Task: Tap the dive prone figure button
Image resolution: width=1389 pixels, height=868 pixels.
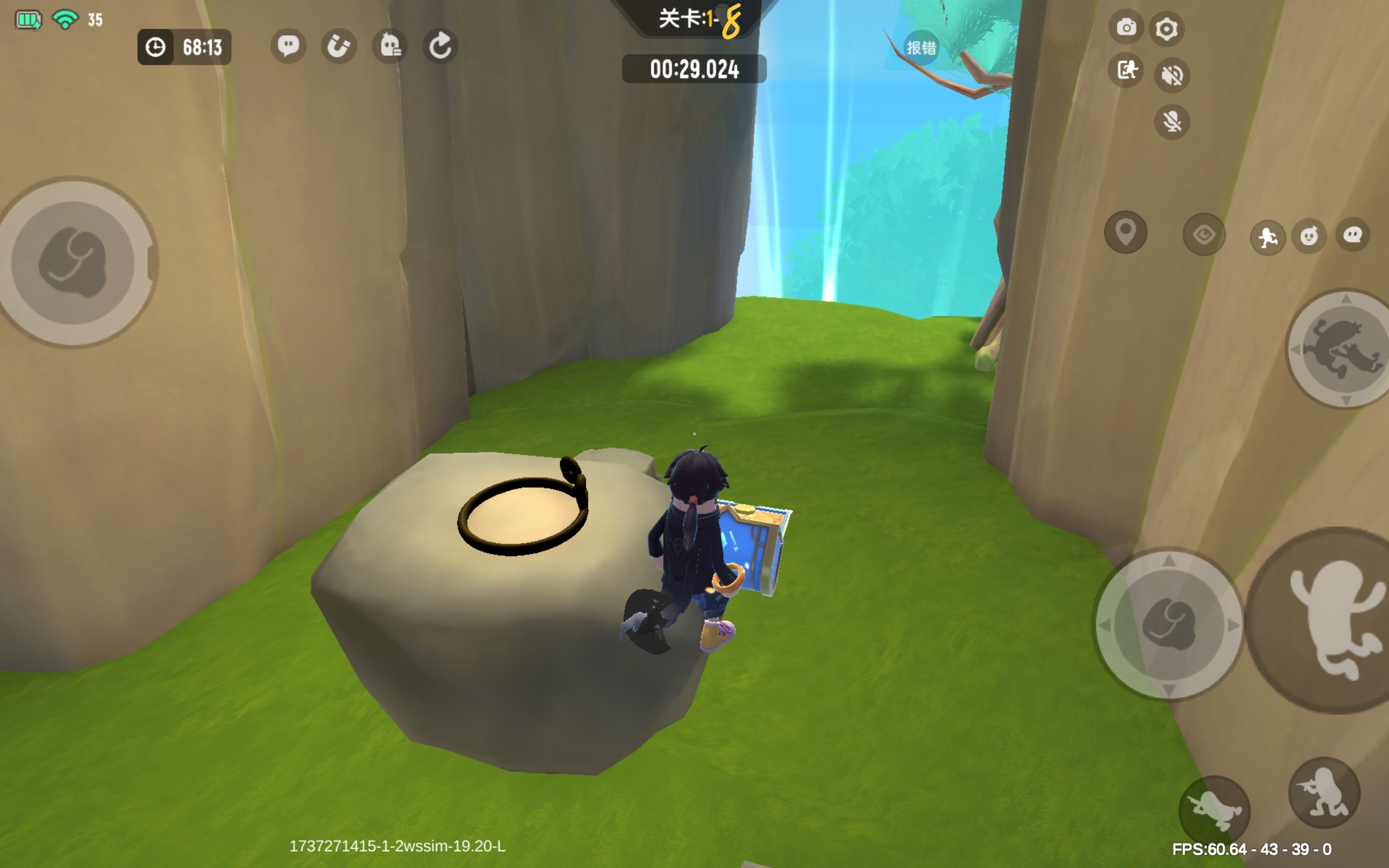Action: [x=1214, y=810]
